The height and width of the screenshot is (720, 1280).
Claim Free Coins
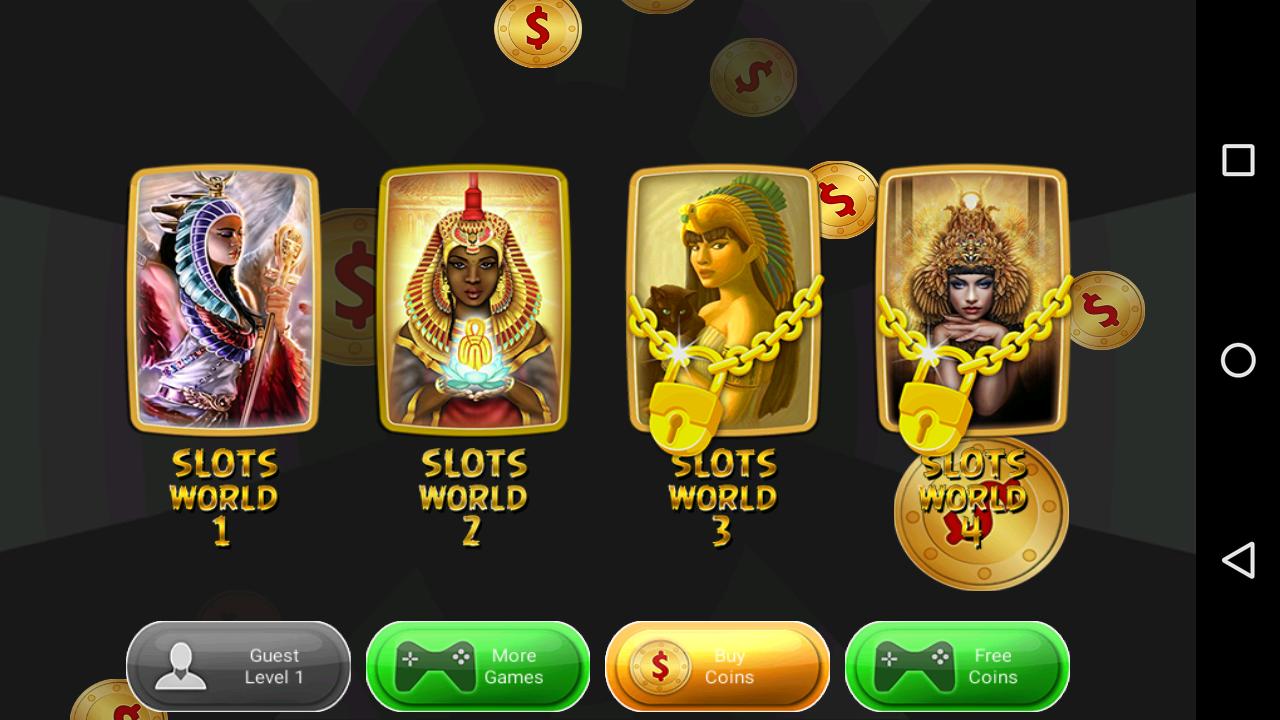pos(957,666)
